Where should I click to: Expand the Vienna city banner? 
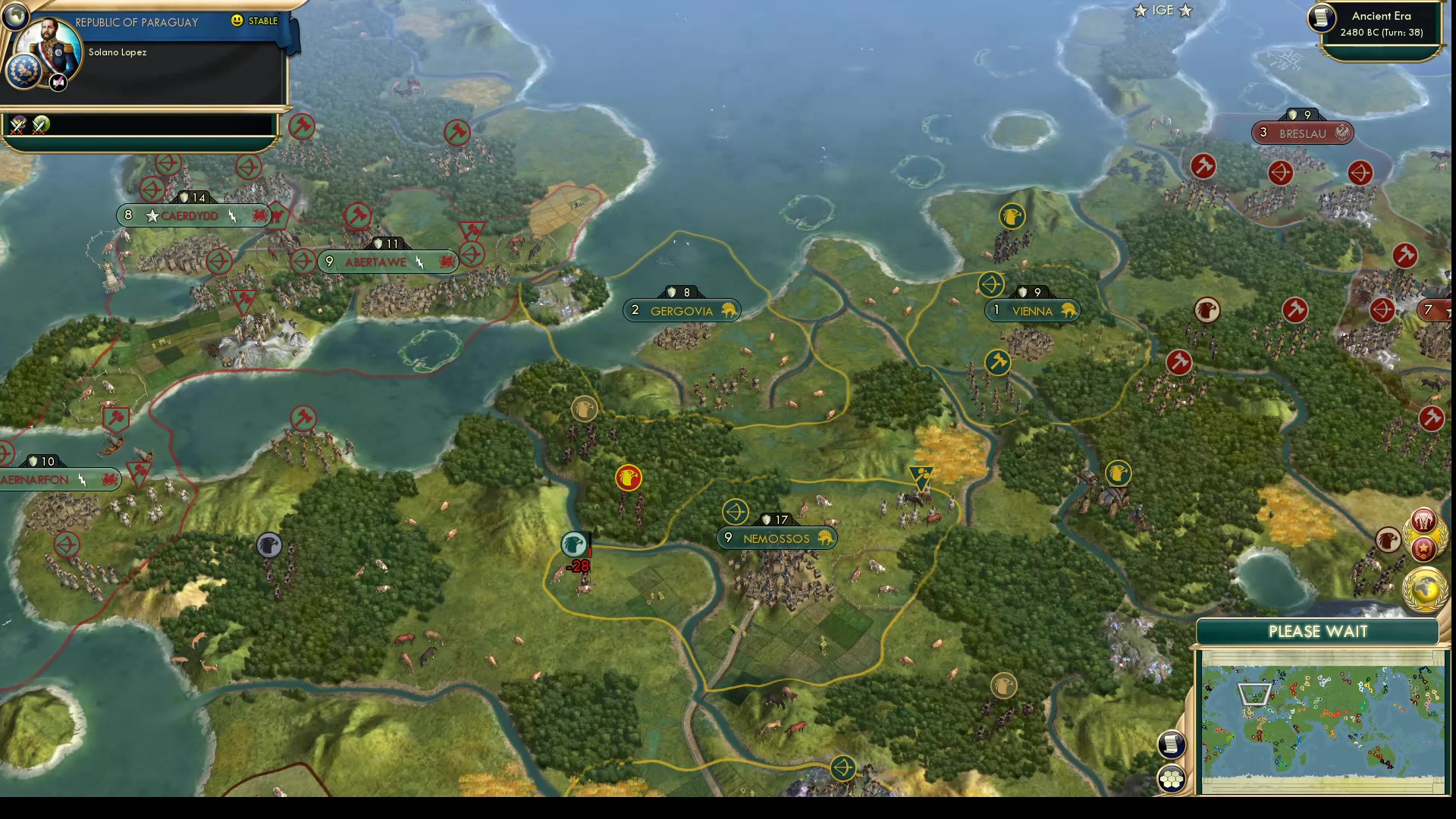[x=1033, y=310]
